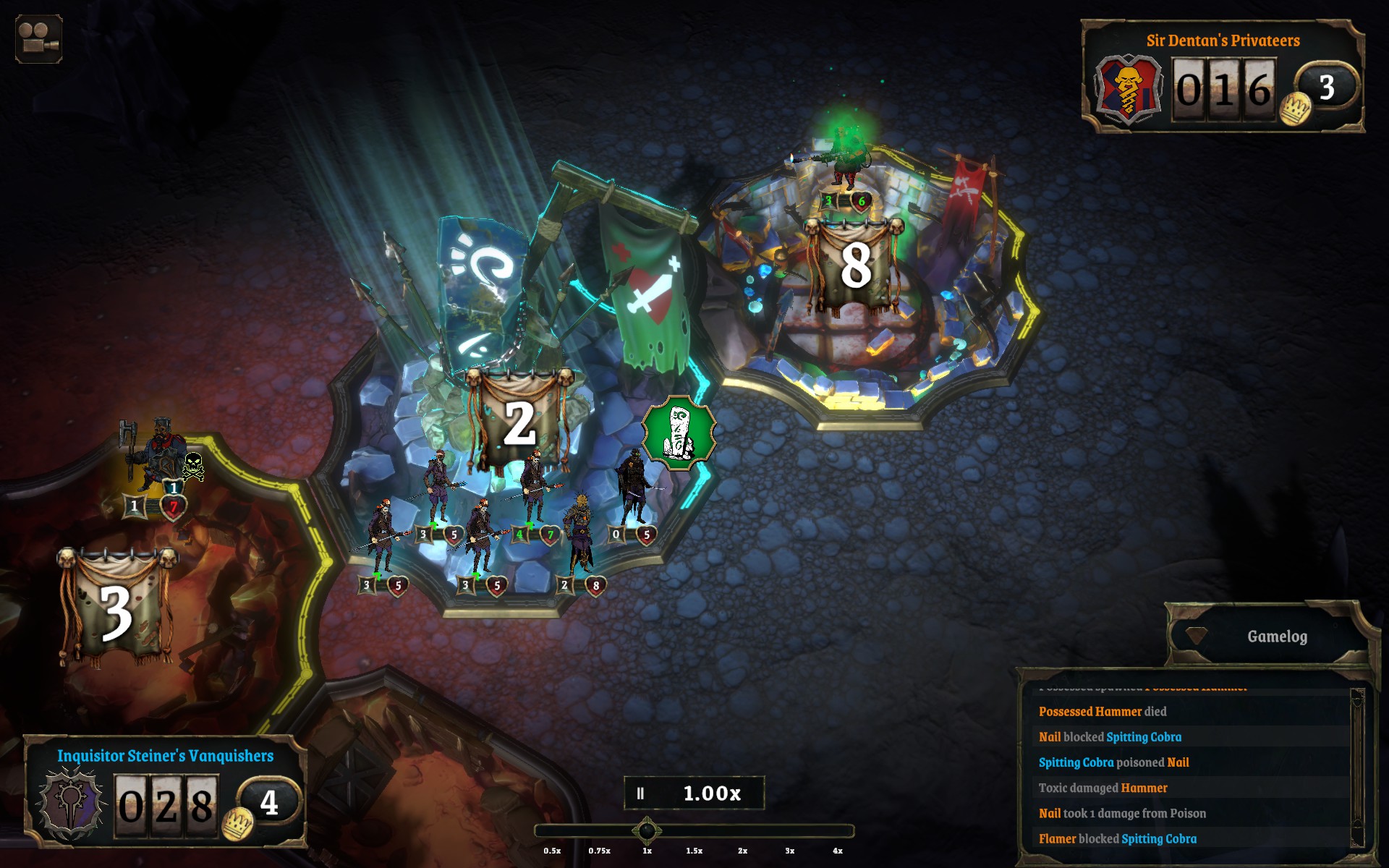1389x868 pixels.
Task: Choose the 1.5x speed mark
Action: (x=694, y=851)
